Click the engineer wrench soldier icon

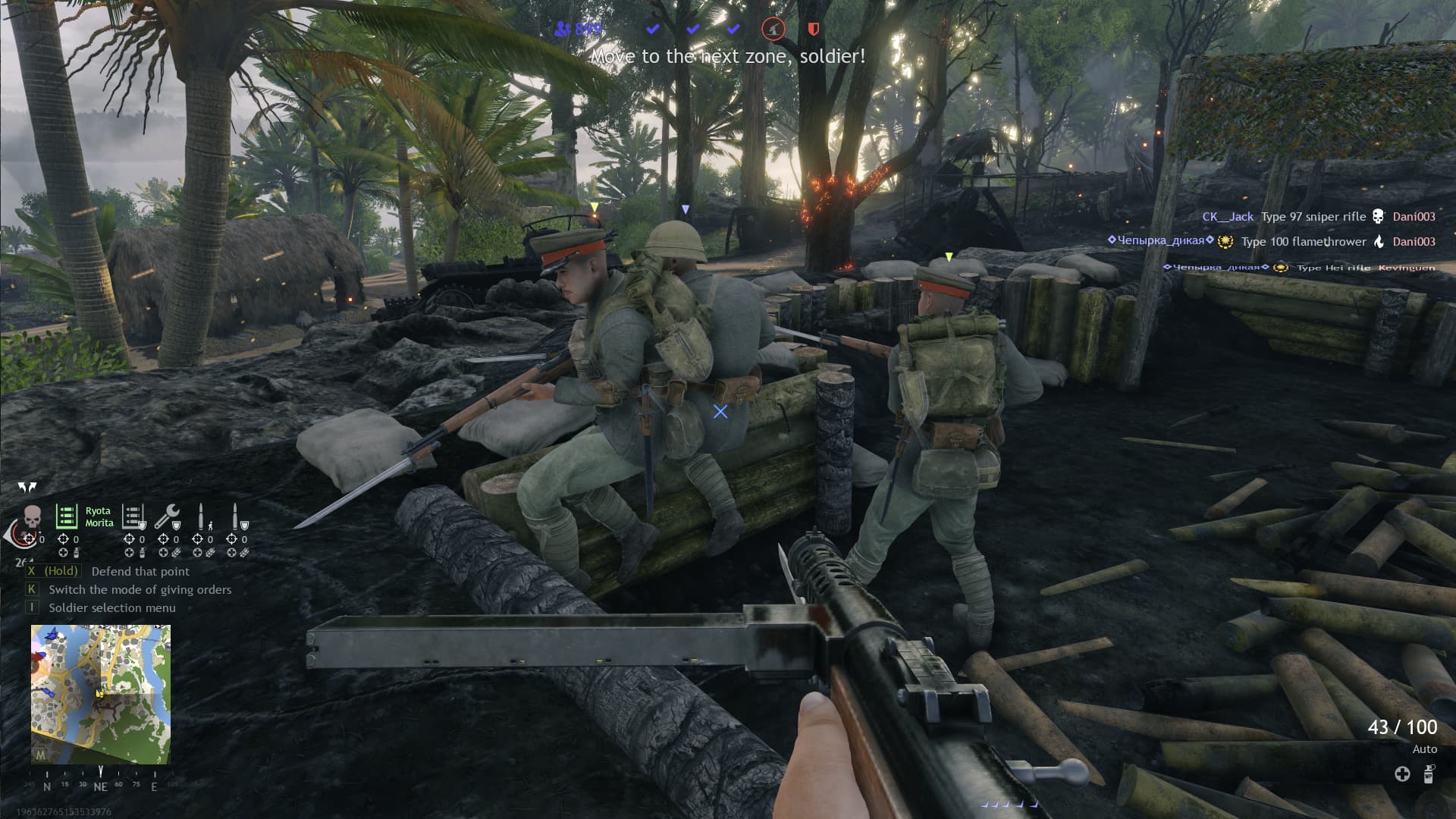(169, 516)
